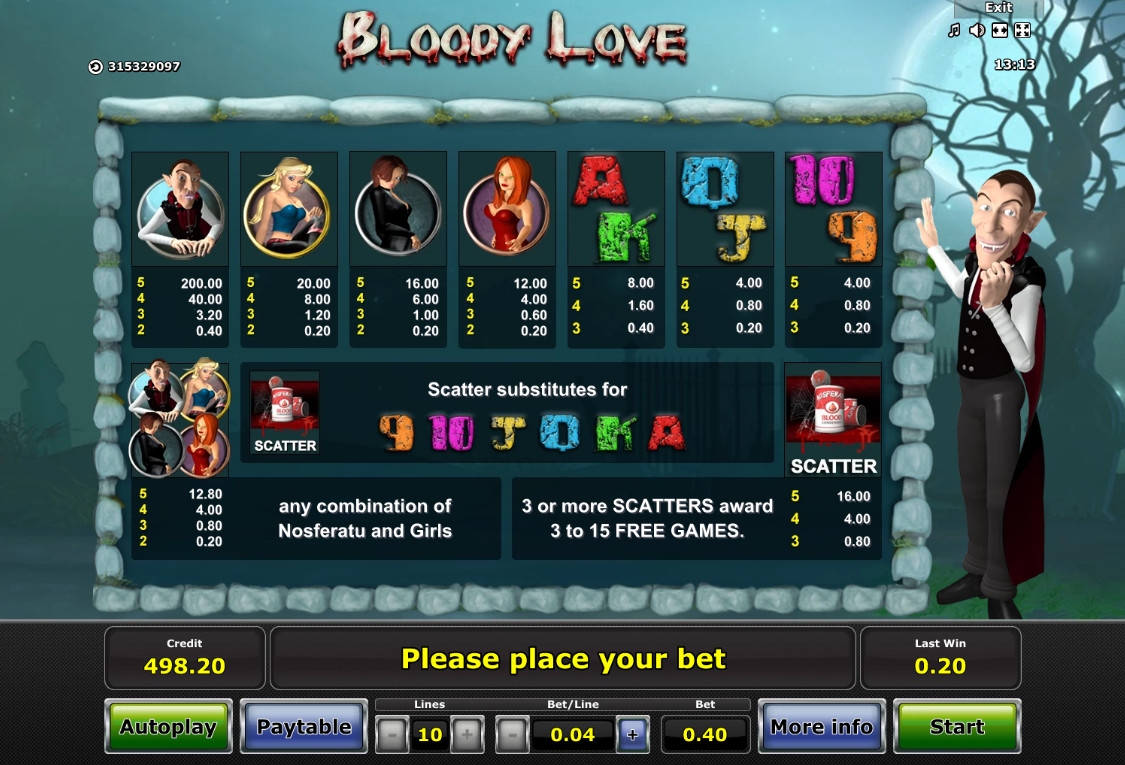
Task: Close the Paytable view
Action: click(304, 727)
